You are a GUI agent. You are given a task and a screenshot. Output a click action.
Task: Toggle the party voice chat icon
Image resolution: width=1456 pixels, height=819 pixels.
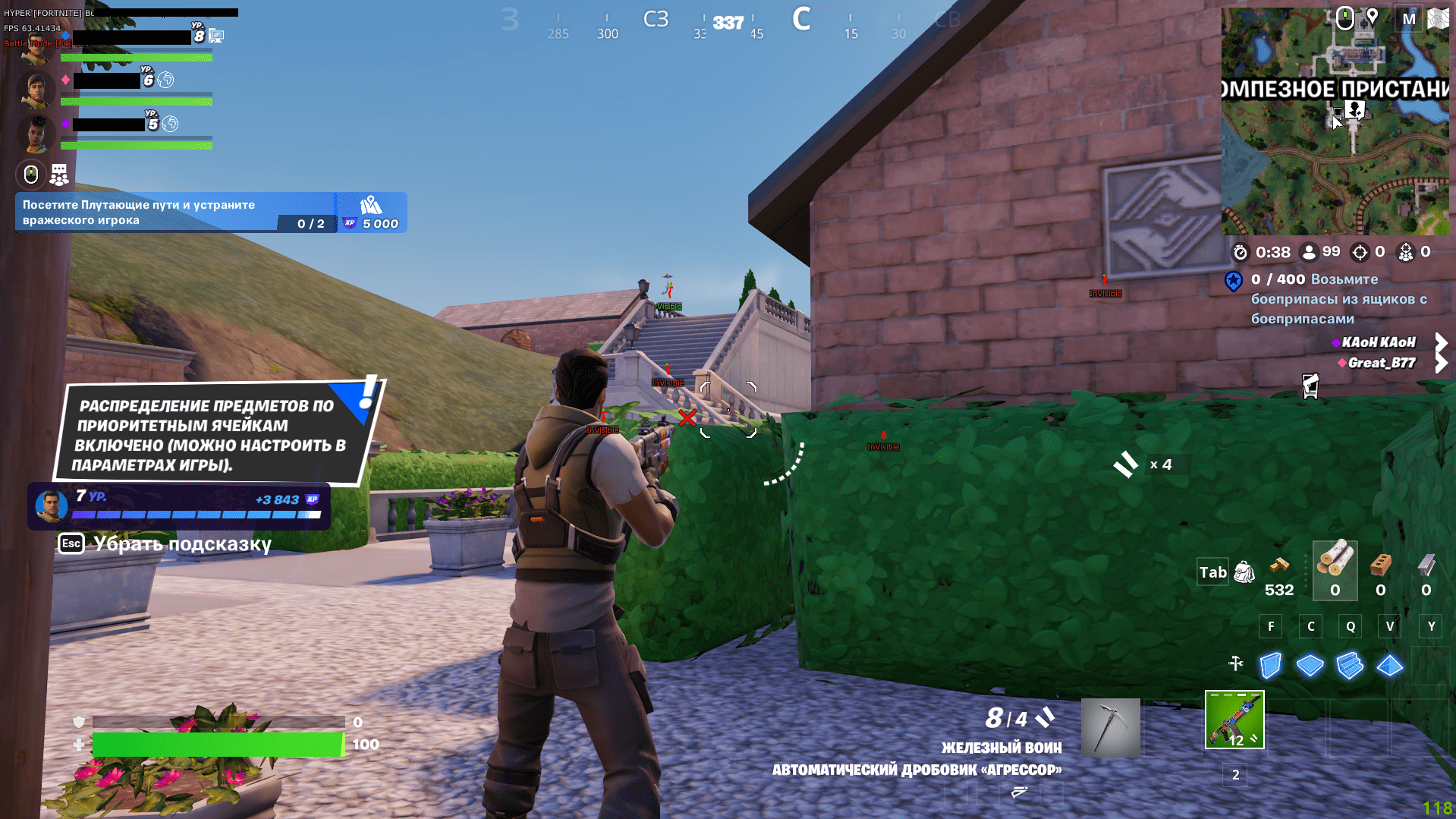[30, 174]
